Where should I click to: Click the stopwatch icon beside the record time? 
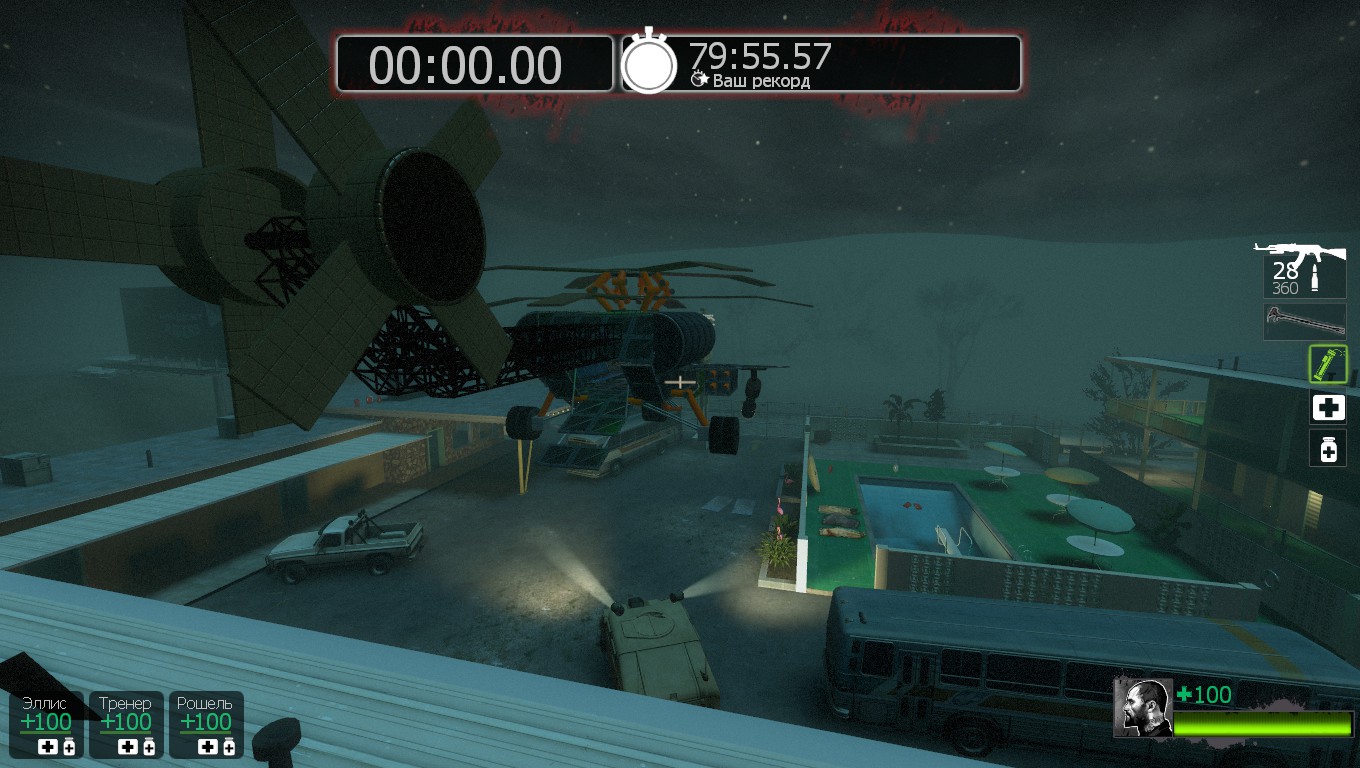pyautogui.click(x=650, y=63)
